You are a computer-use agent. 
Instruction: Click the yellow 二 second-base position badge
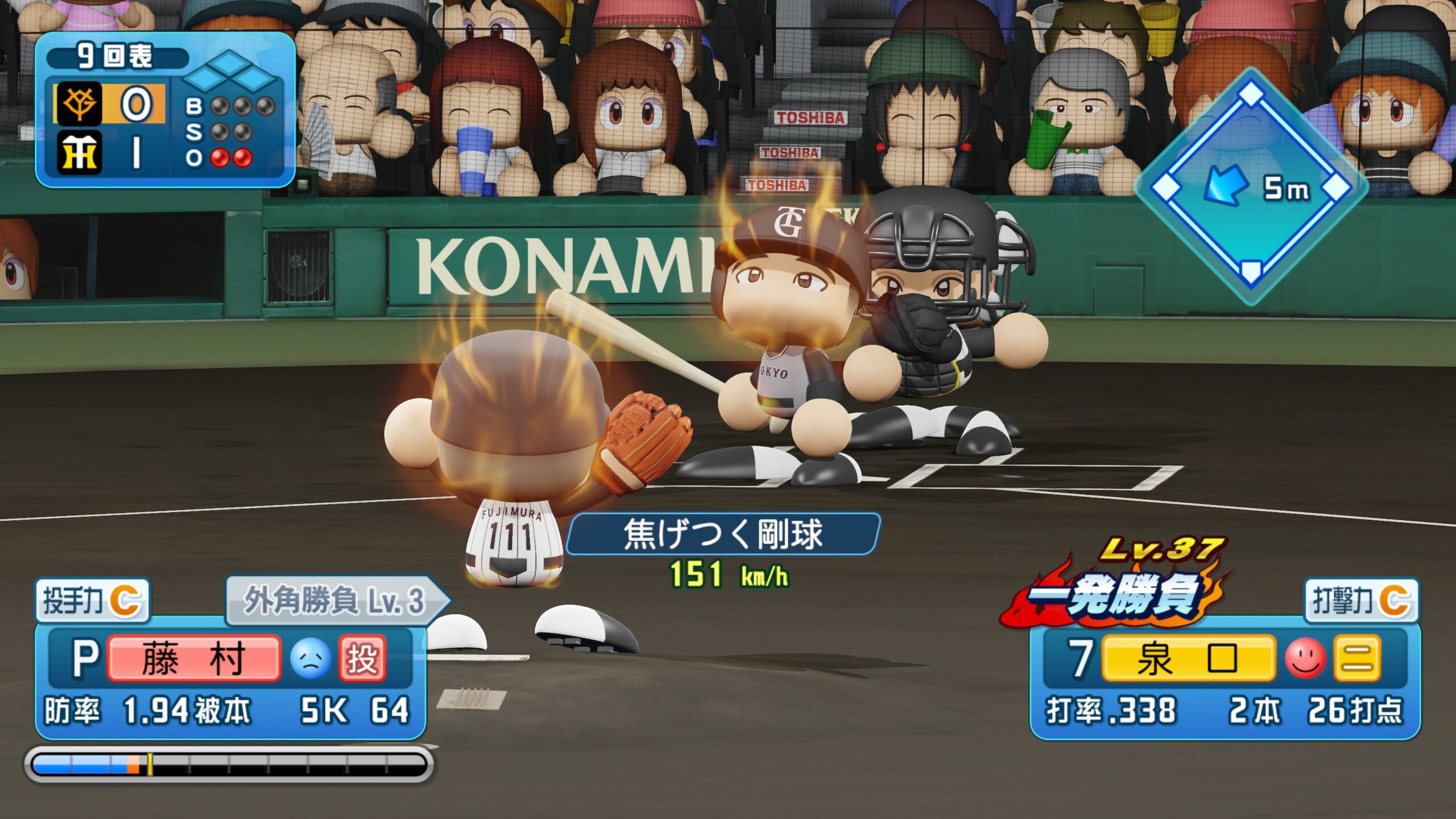(1357, 659)
